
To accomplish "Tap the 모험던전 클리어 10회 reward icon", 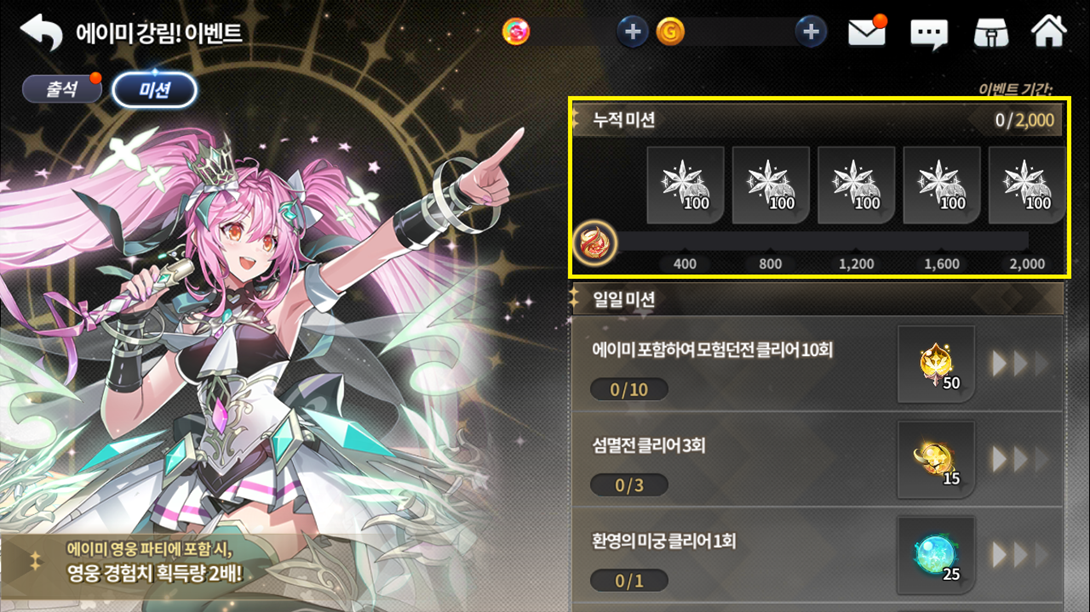I will point(936,364).
